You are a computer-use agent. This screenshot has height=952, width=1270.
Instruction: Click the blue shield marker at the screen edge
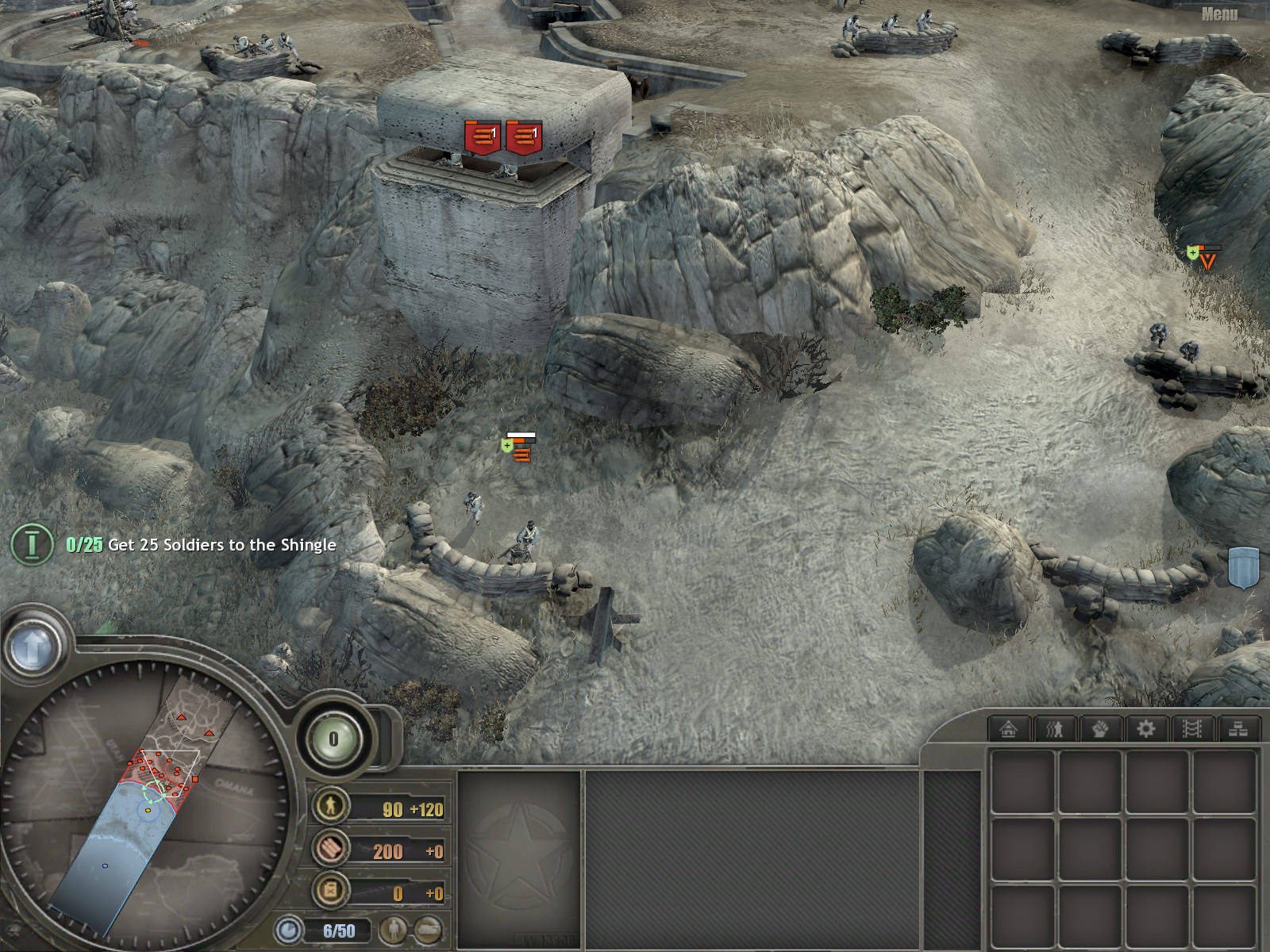[1243, 567]
